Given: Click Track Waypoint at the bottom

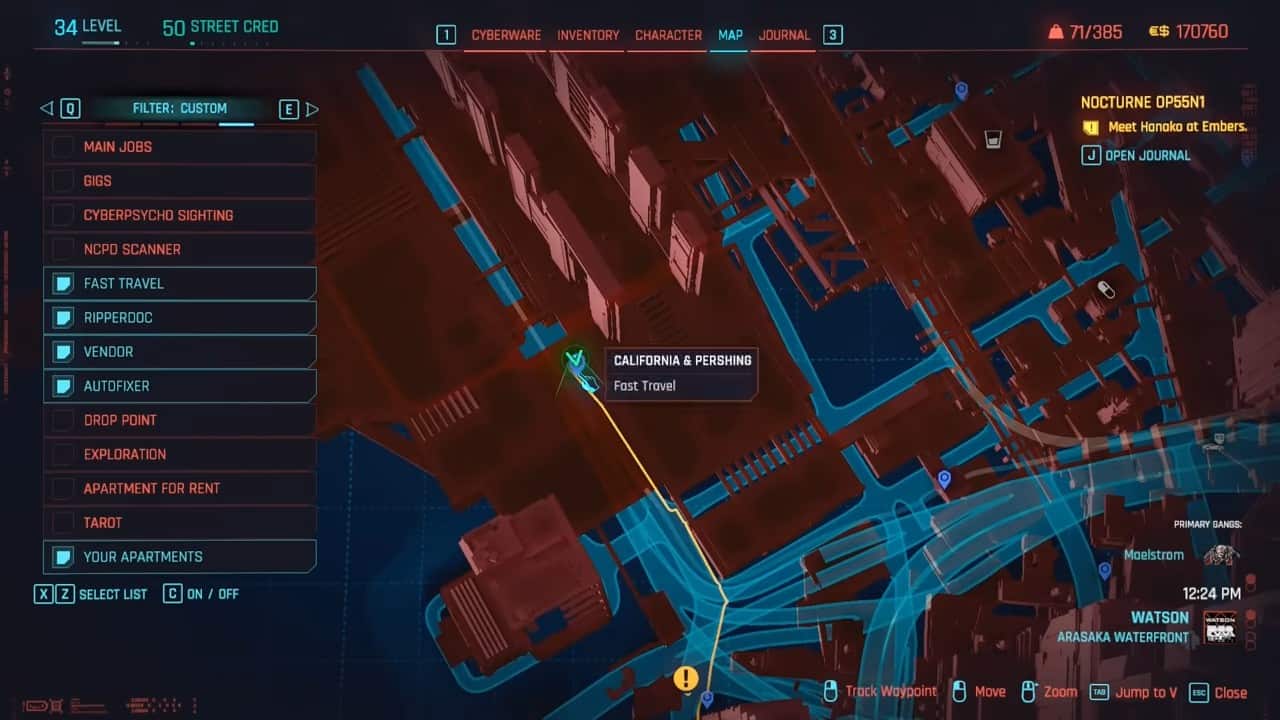Looking at the screenshot, I should [x=889, y=691].
